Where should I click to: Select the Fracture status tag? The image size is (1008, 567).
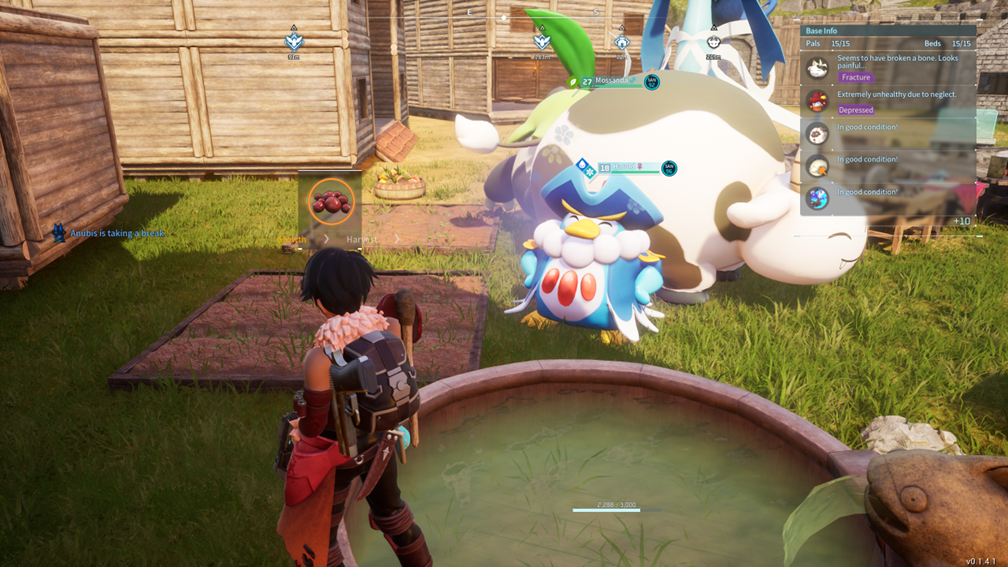(856, 77)
